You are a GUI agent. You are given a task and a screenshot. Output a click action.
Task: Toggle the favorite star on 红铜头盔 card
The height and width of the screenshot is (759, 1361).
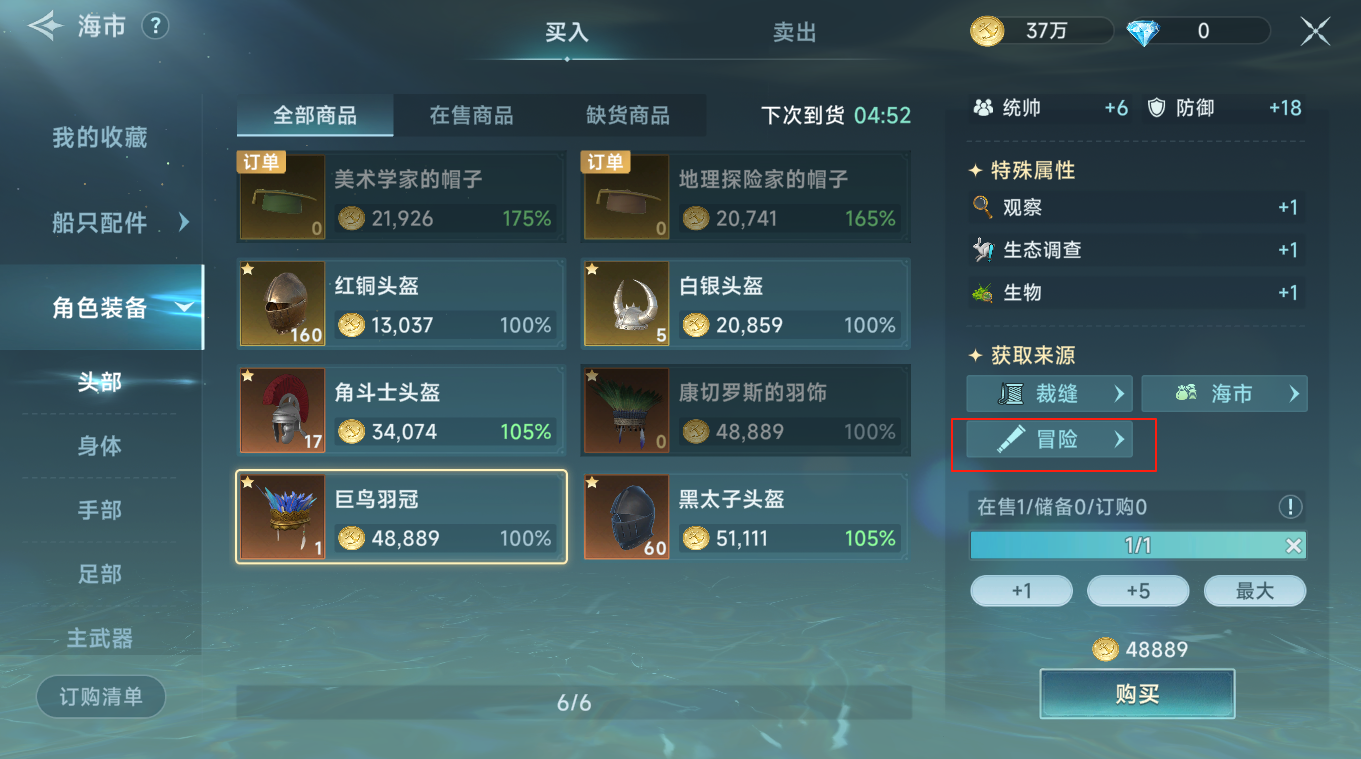coord(250,267)
